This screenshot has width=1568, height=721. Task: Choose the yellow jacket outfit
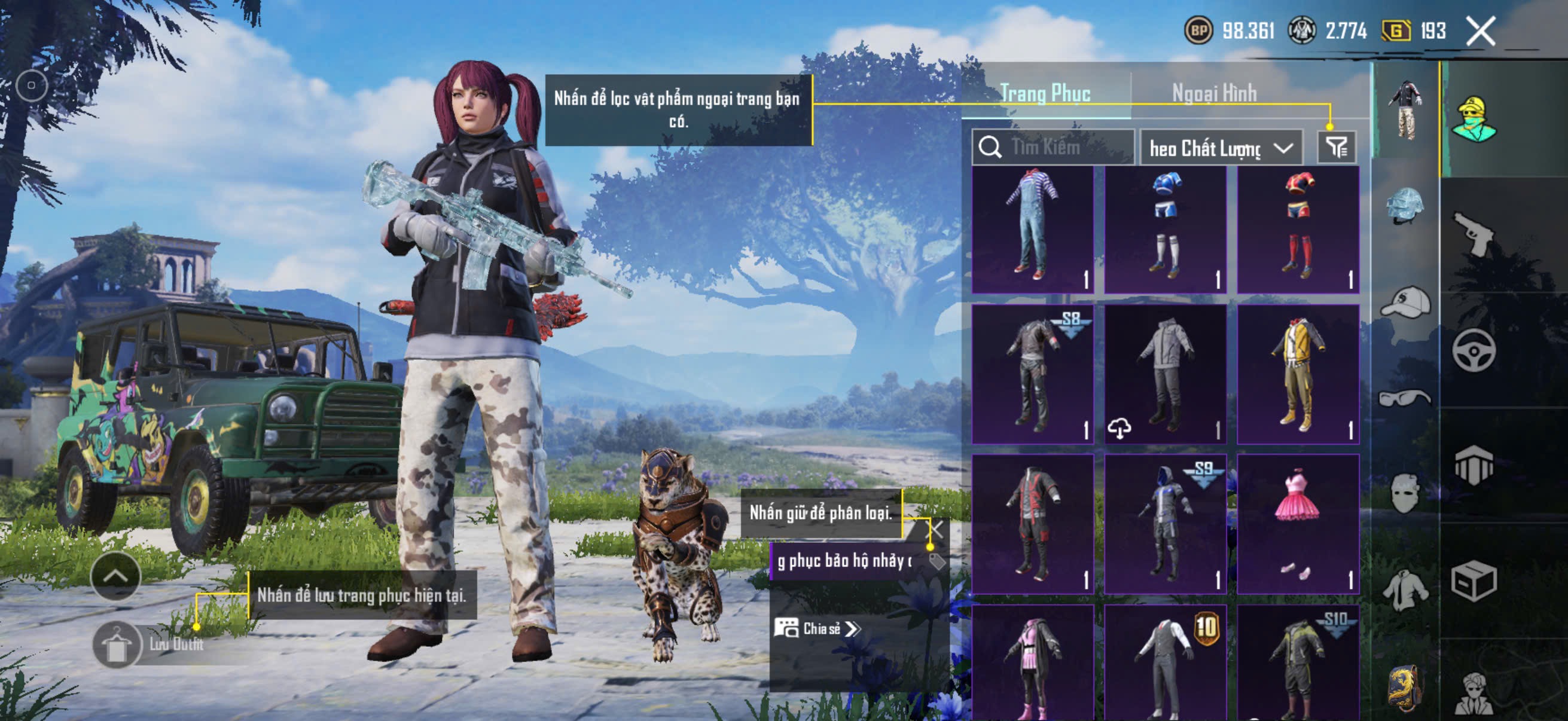1298,374
